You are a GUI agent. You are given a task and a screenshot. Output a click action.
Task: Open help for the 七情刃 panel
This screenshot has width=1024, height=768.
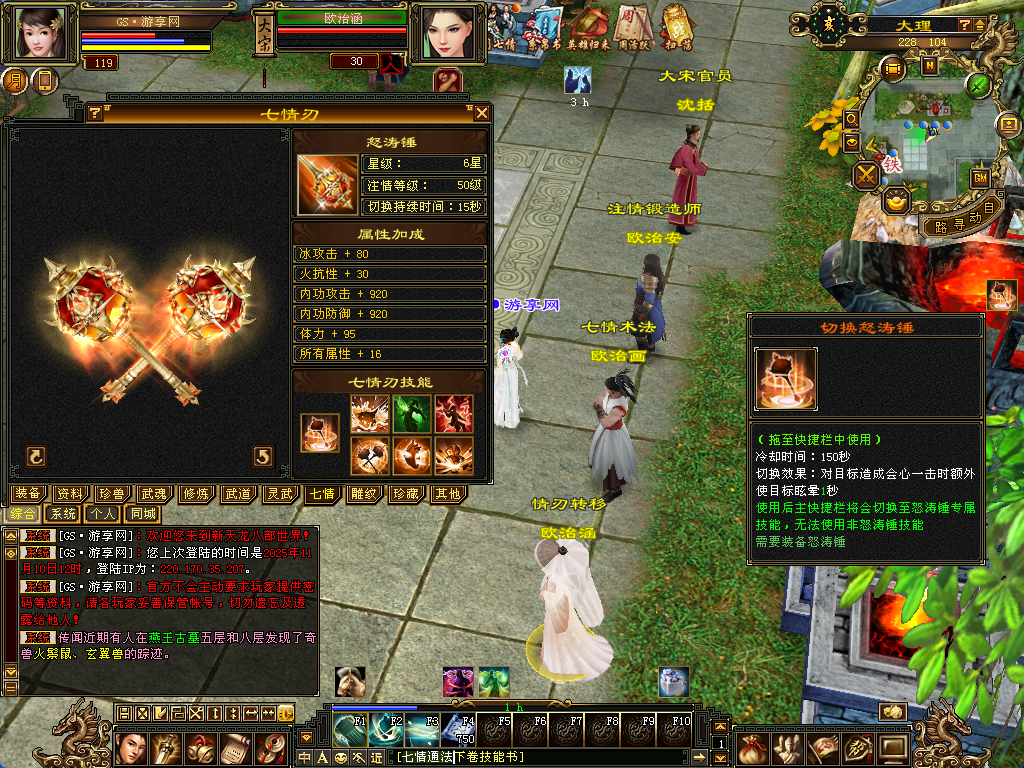[x=95, y=113]
